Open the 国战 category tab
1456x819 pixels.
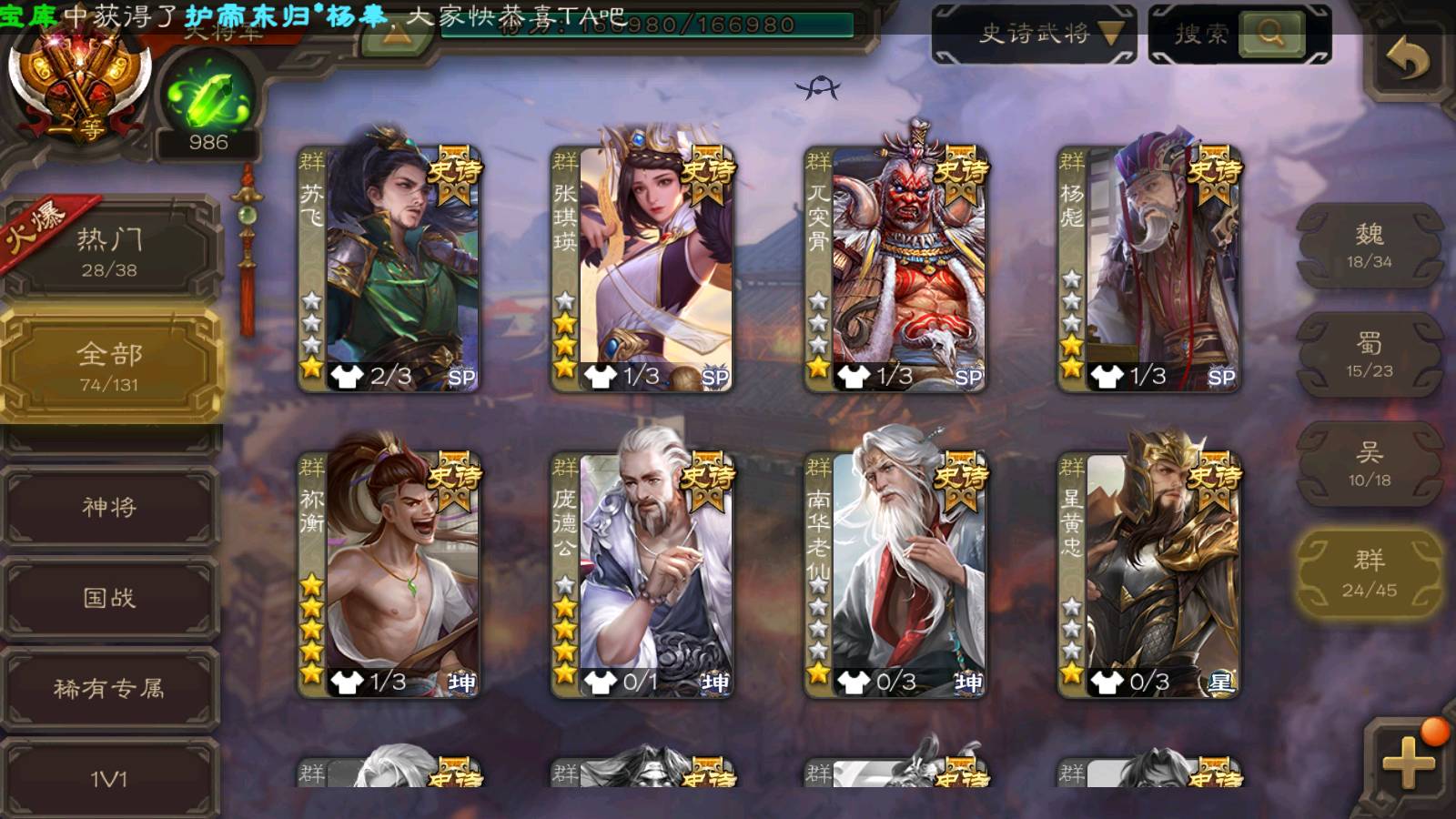tap(109, 598)
